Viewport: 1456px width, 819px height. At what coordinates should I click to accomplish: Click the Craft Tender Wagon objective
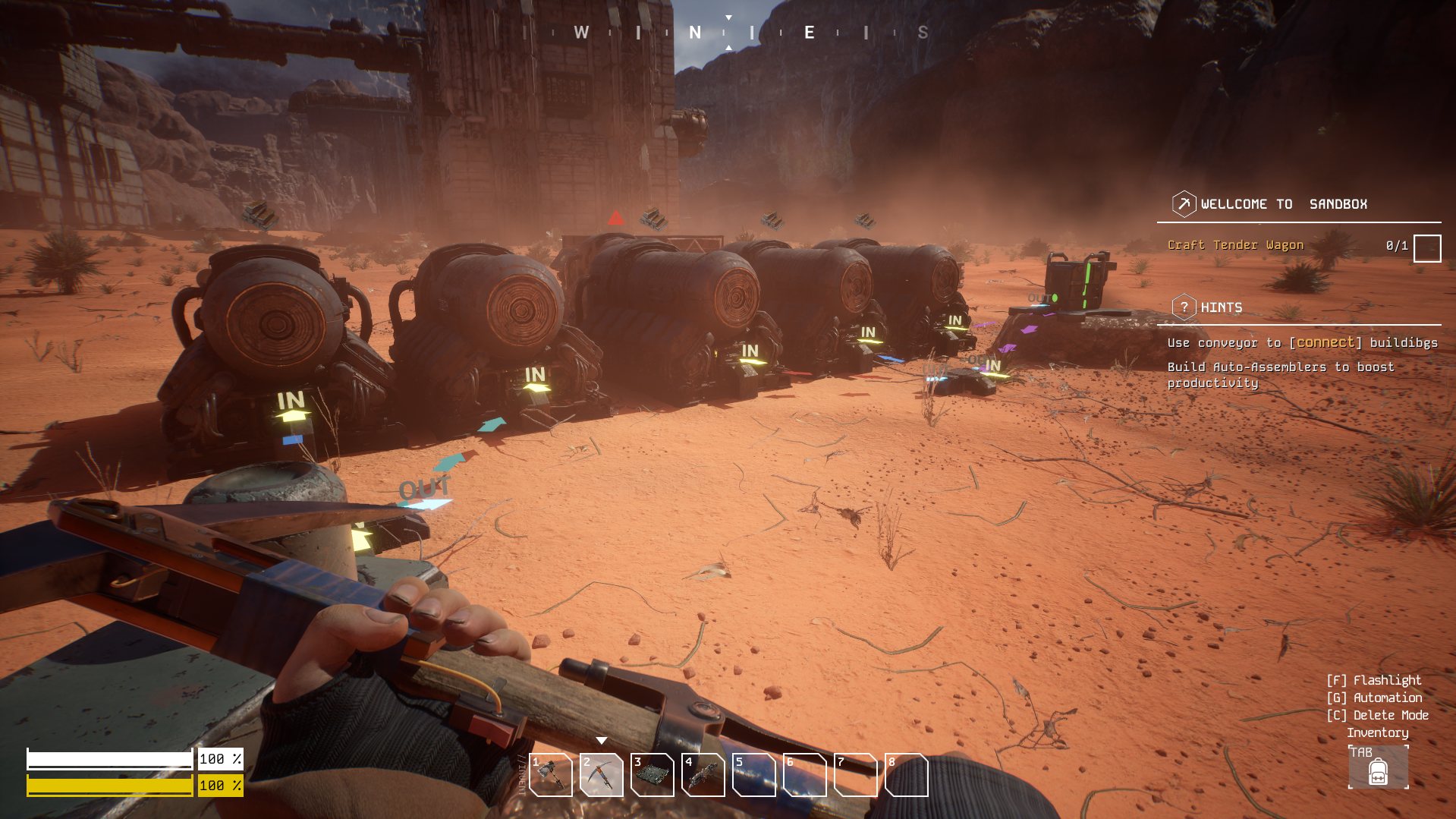tap(1235, 245)
